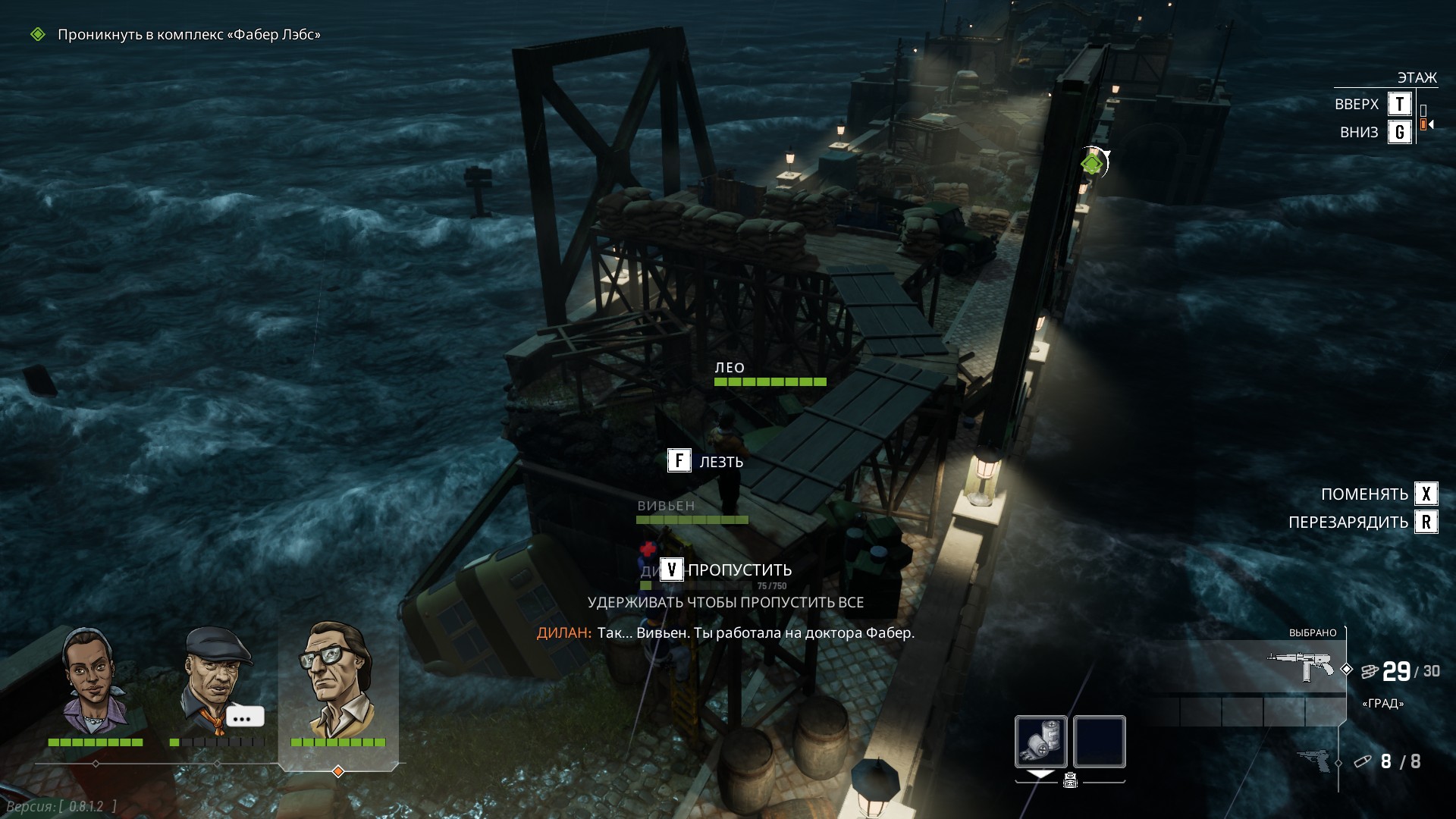Click the «Фабер Лэбс» objective tracker
Screen dimensions: 1456x819
pos(189,35)
